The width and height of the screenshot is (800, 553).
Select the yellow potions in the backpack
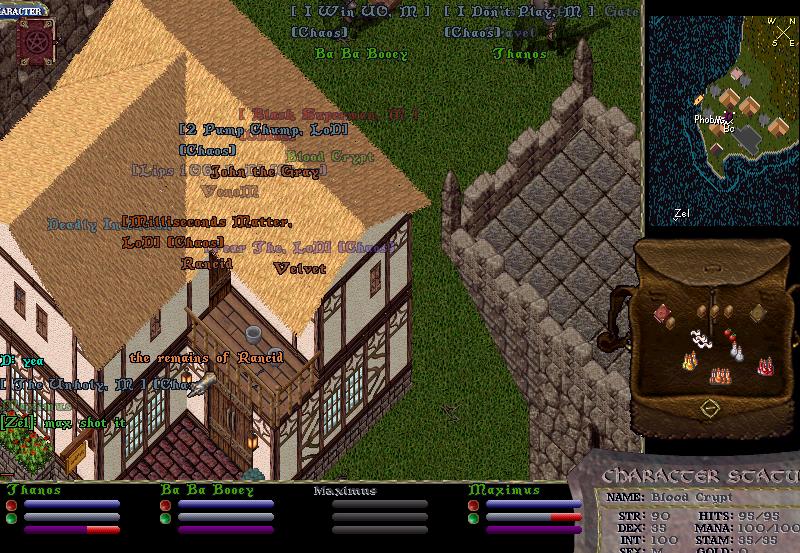(x=690, y=360)
